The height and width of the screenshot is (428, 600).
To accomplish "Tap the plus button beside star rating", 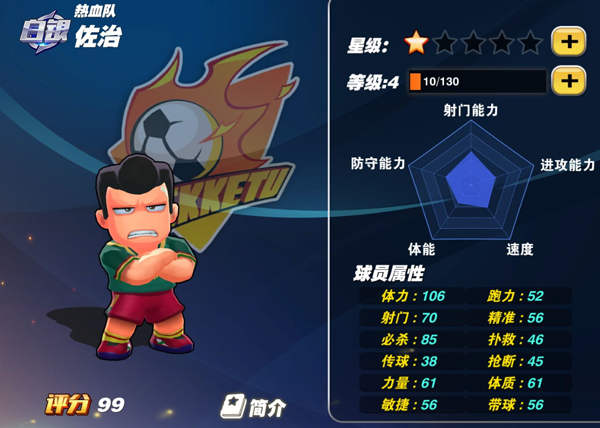I will (568, 42).
